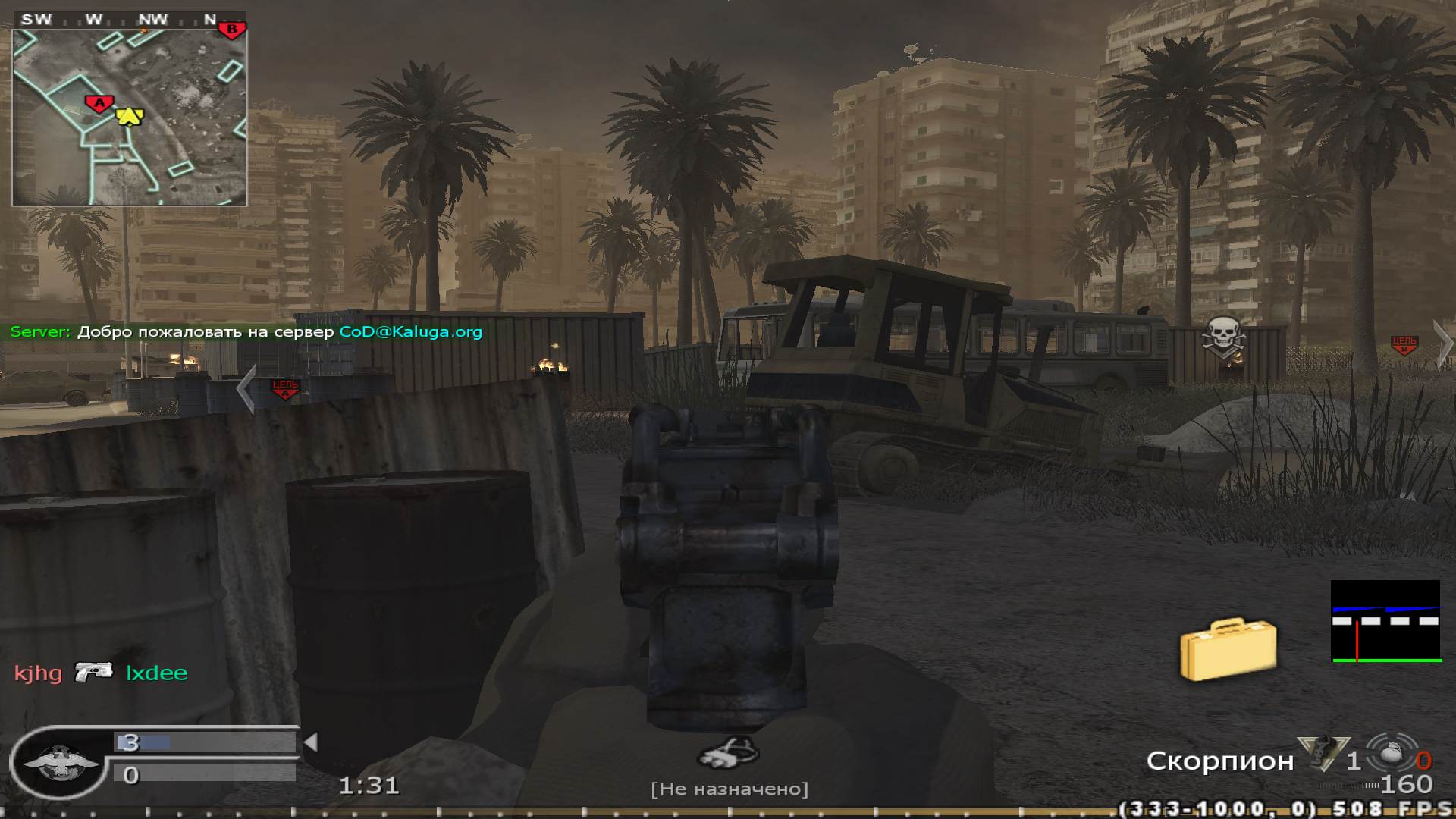1456x819 pixels.
Task: Click the yellow briefcase bomb icon
Action: pyautogui.click(x=1228, y=648)
